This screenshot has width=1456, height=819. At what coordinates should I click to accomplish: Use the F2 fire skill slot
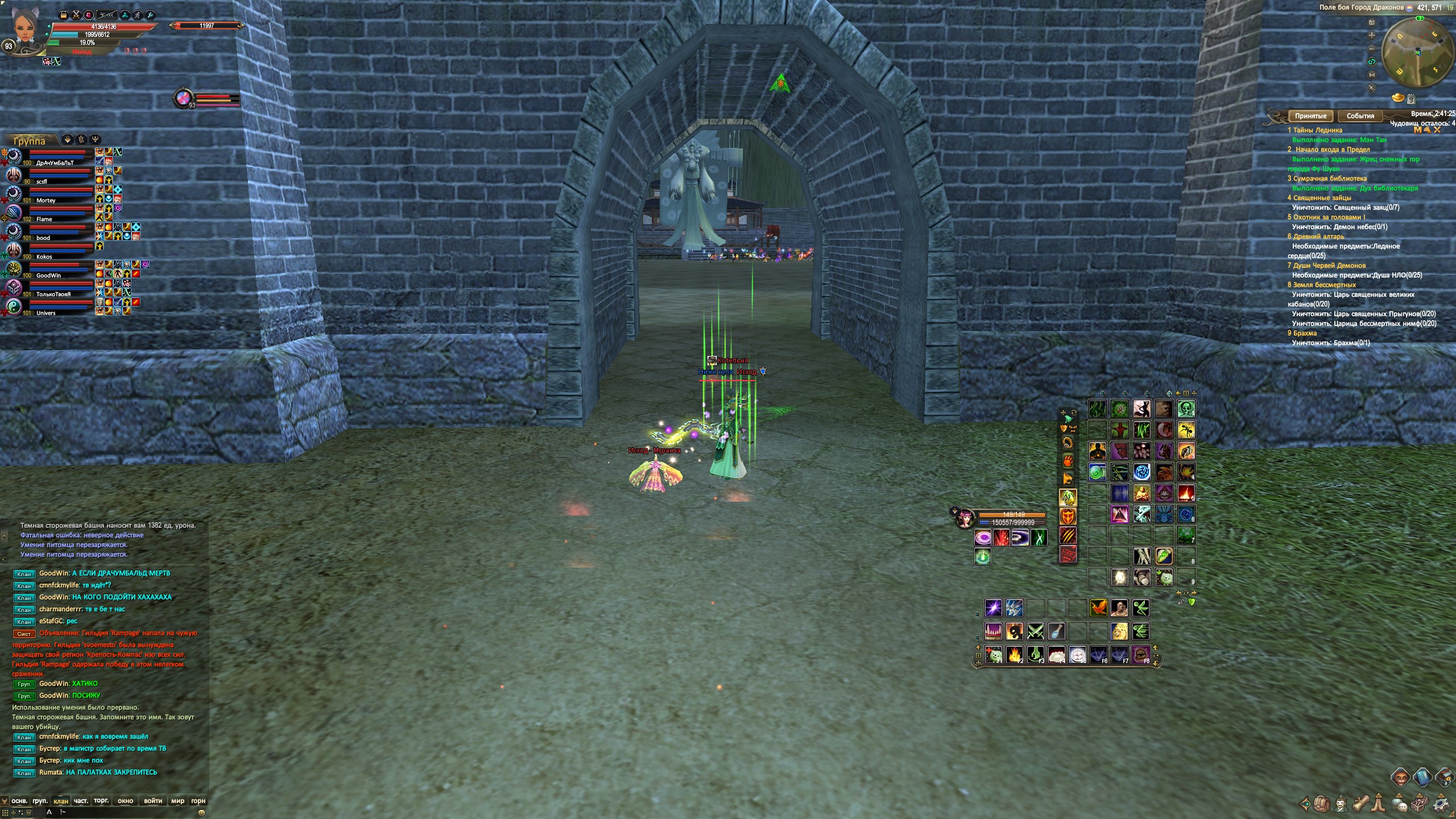(1014, 655)
